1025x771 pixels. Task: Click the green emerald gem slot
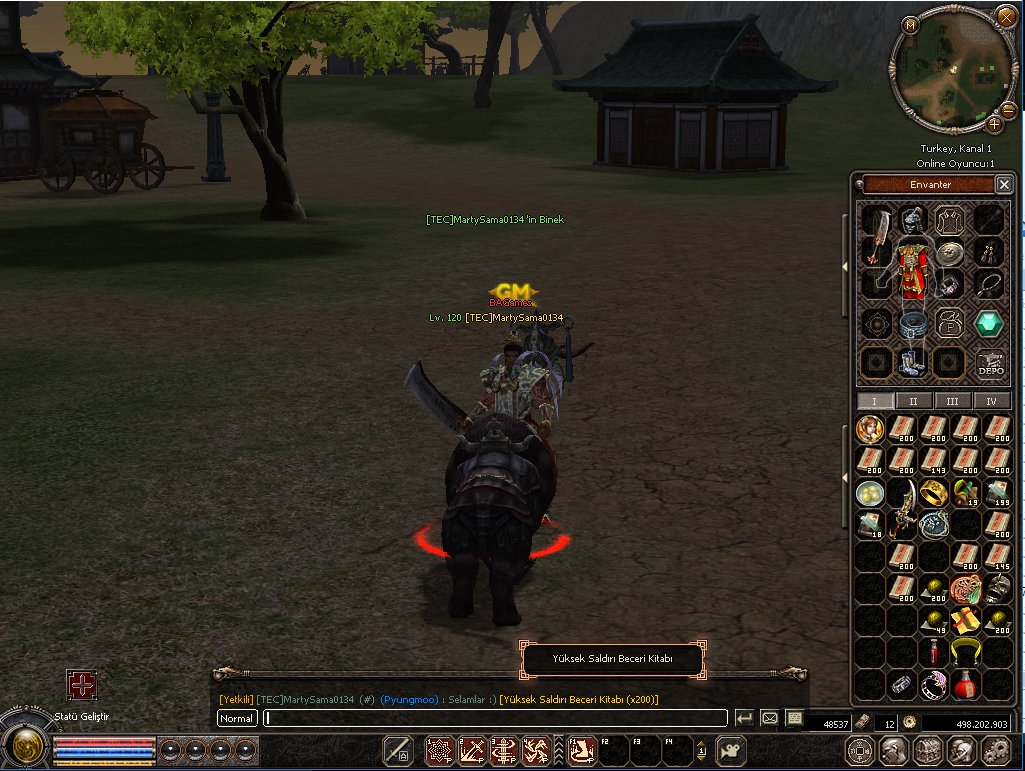(989, 324)
